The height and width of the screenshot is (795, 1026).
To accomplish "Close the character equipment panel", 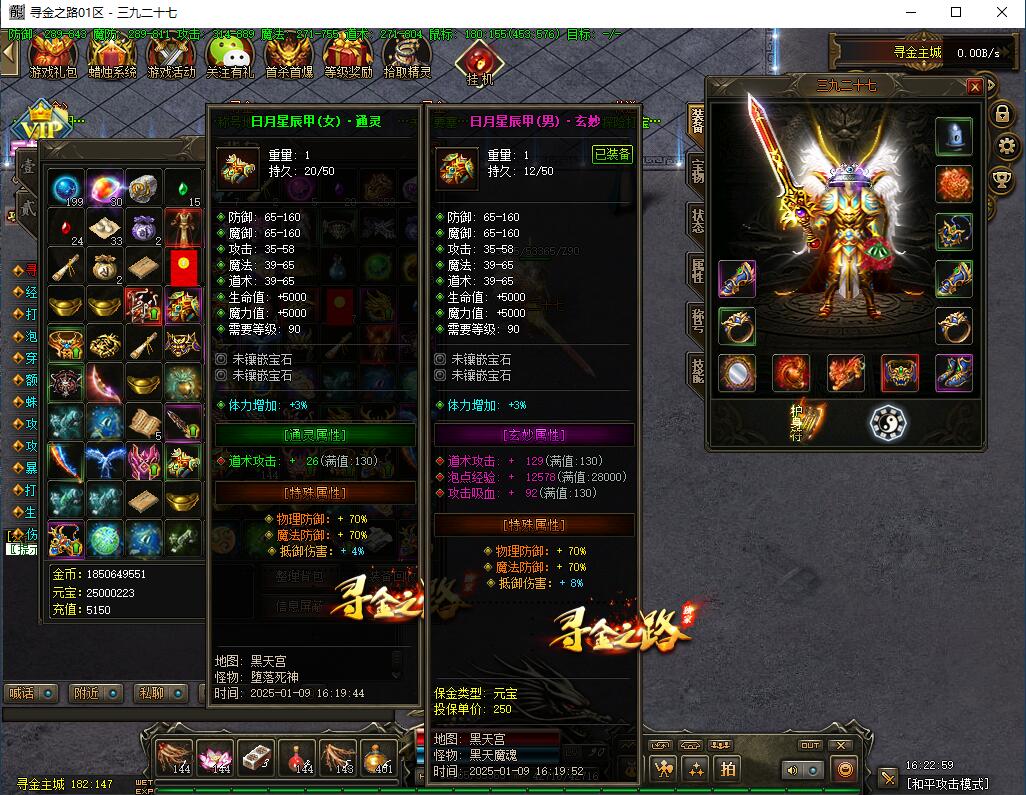I will coord(974,87).
